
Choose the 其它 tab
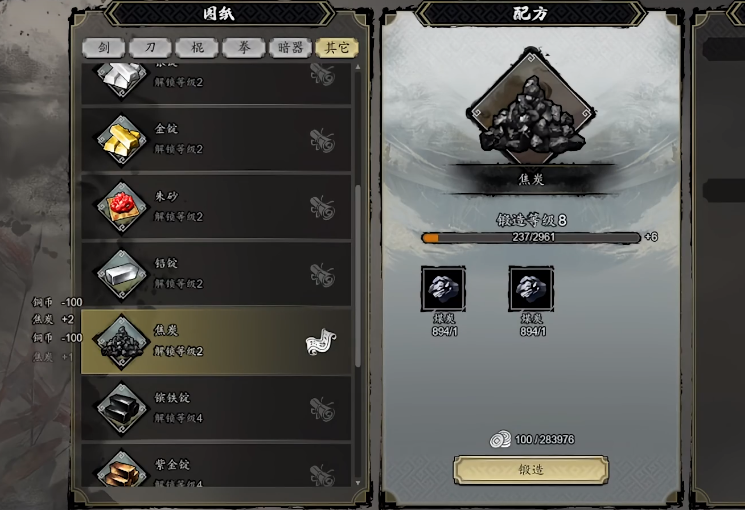click(336, 47)
